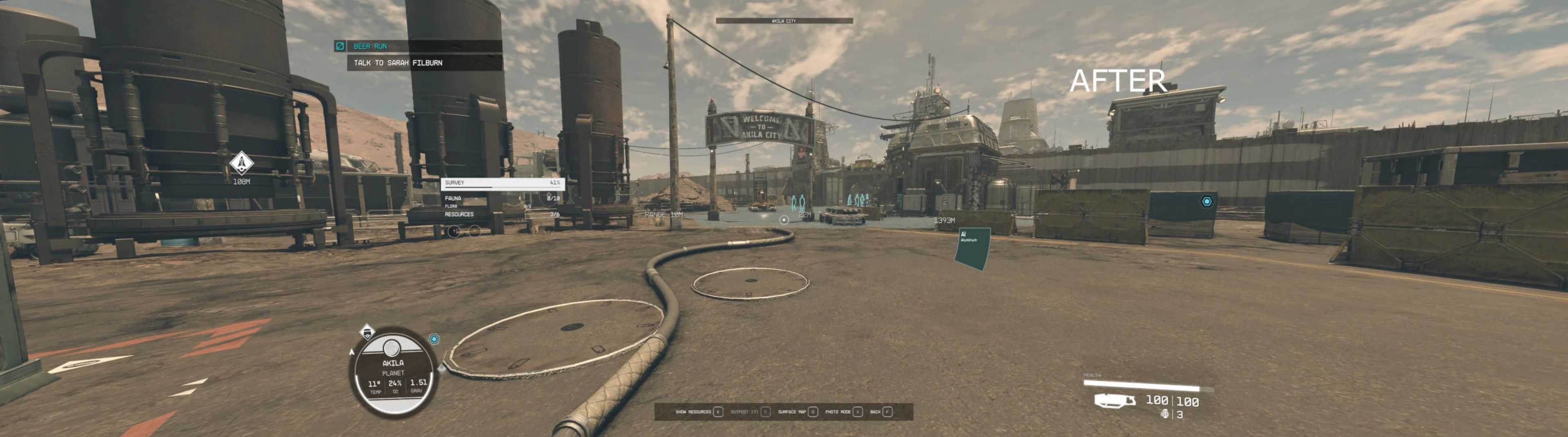Click the ship landing marker at 108M
The width and height of the screenshot is (1568, 437).
tap(242, 162)
